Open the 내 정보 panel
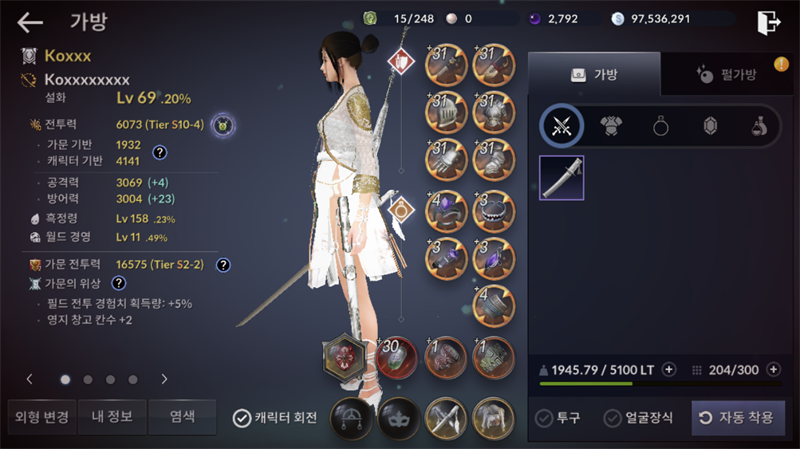 tap(109, 417)
